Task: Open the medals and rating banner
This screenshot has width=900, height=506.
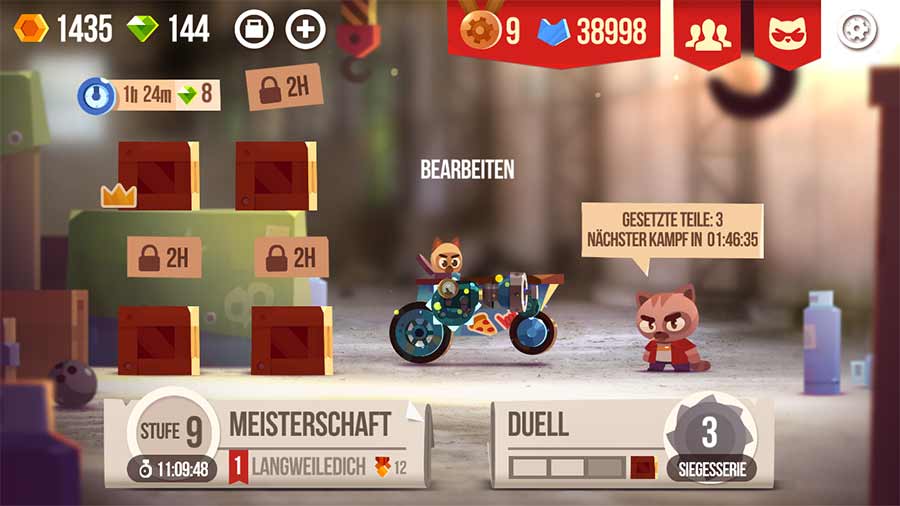Action: click(x=553, y=32)
